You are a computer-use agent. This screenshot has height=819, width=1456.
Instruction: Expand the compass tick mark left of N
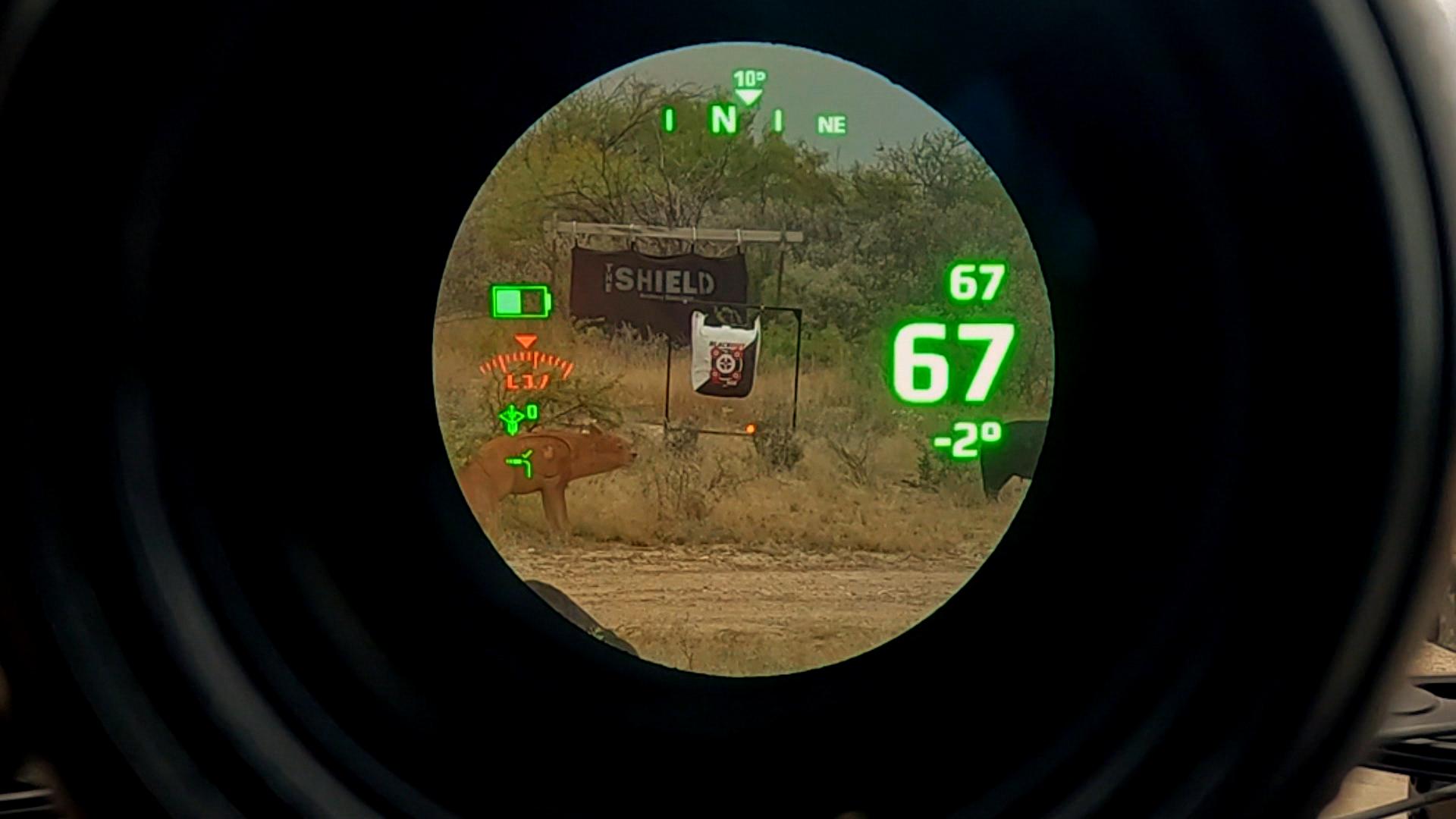[670, 118]
